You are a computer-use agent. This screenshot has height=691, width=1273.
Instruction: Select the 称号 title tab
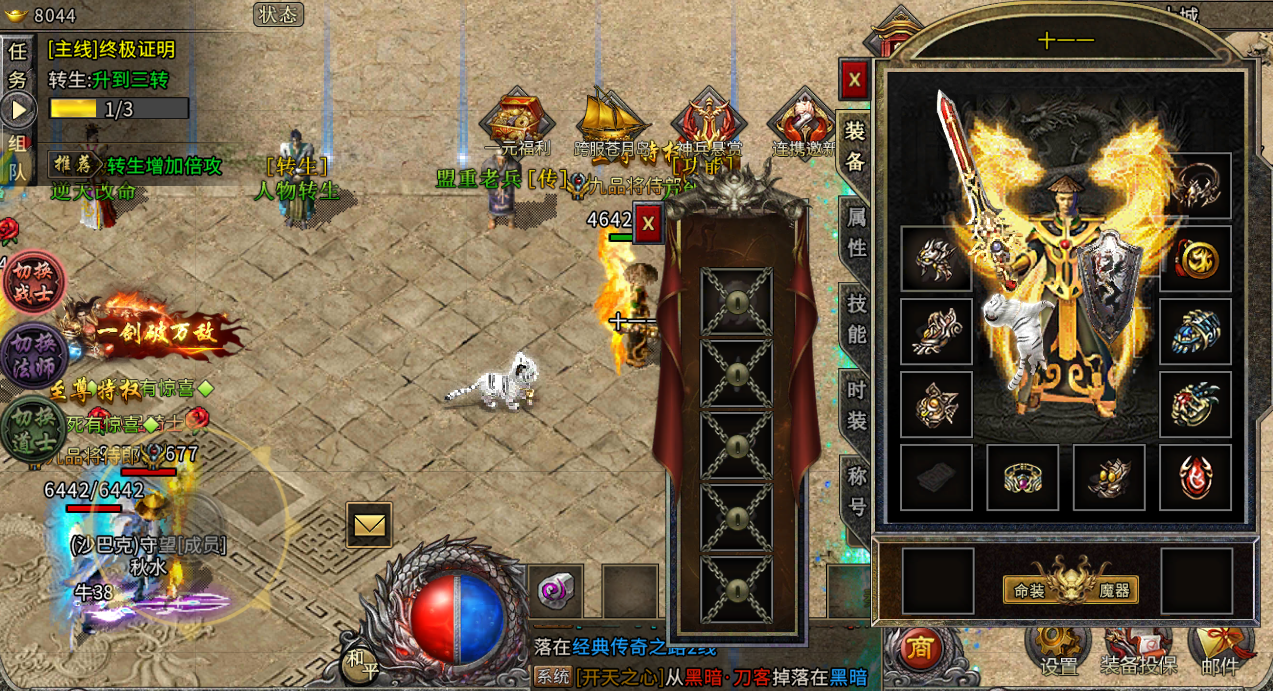click(x=856, y=491)
